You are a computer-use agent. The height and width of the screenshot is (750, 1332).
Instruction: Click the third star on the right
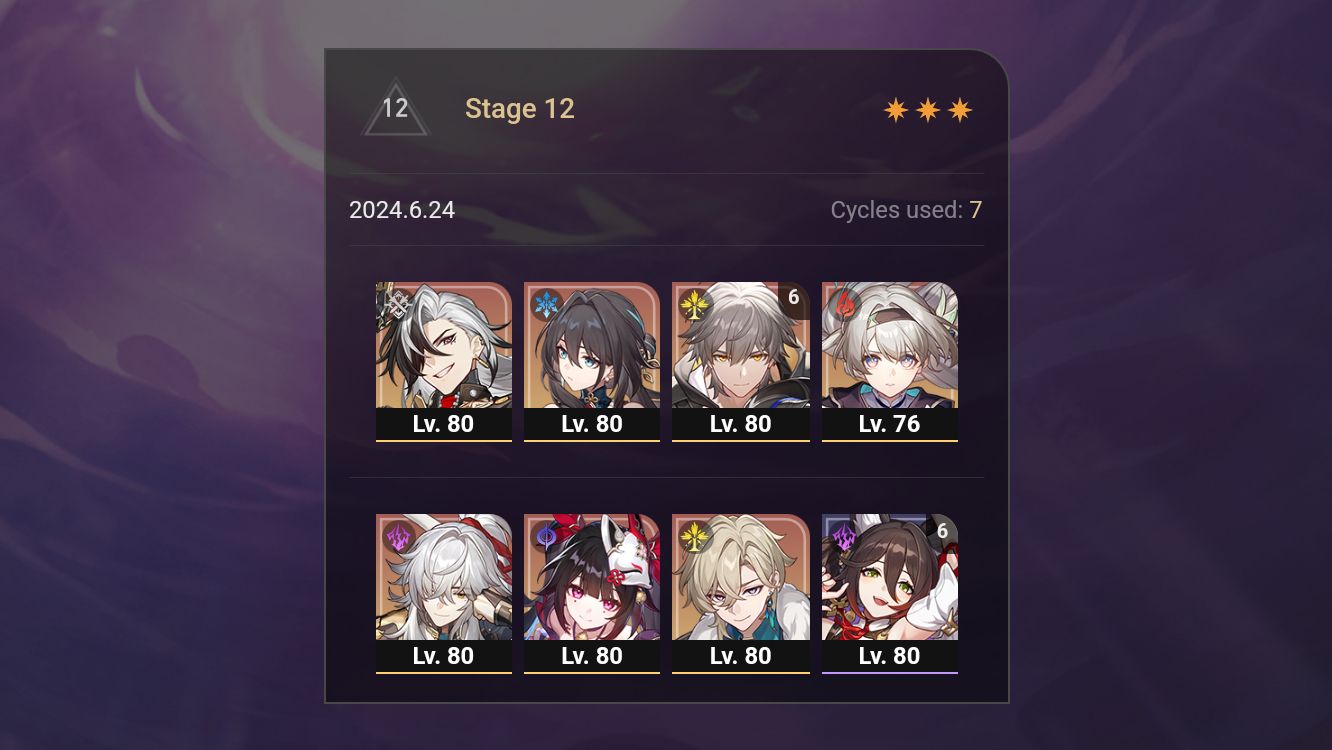pos(959,108)
